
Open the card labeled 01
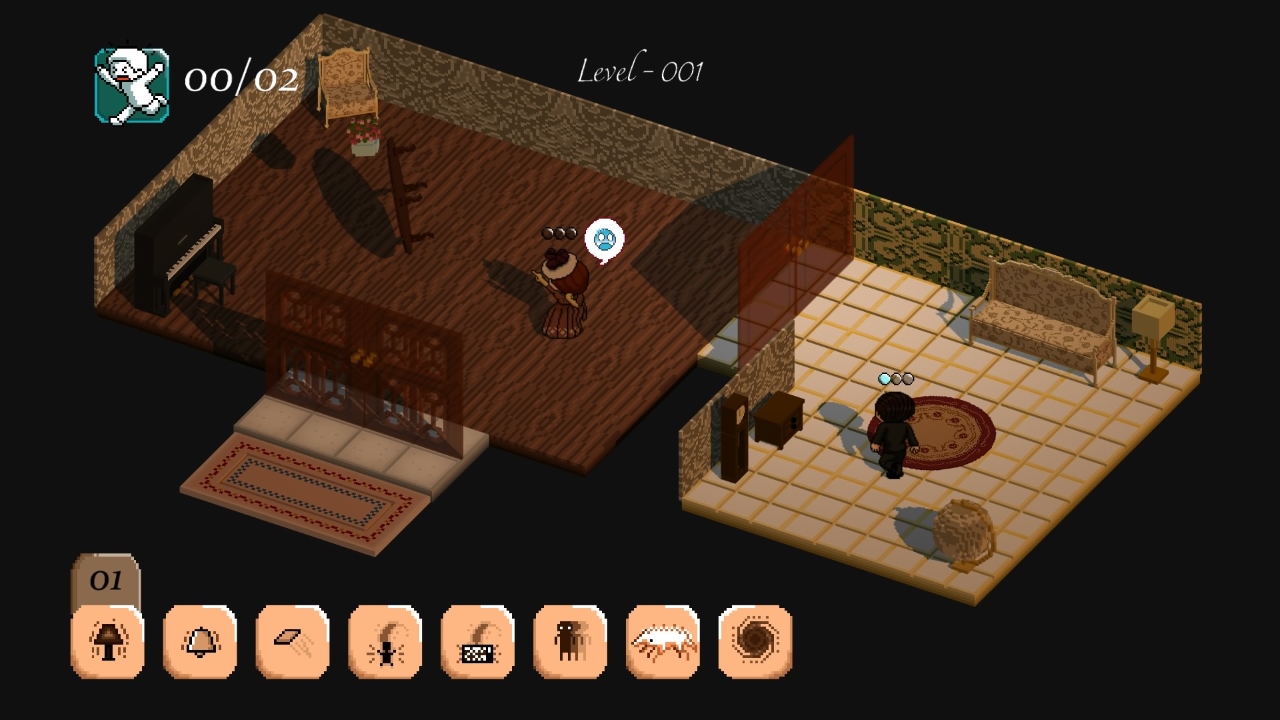(106, 580)
